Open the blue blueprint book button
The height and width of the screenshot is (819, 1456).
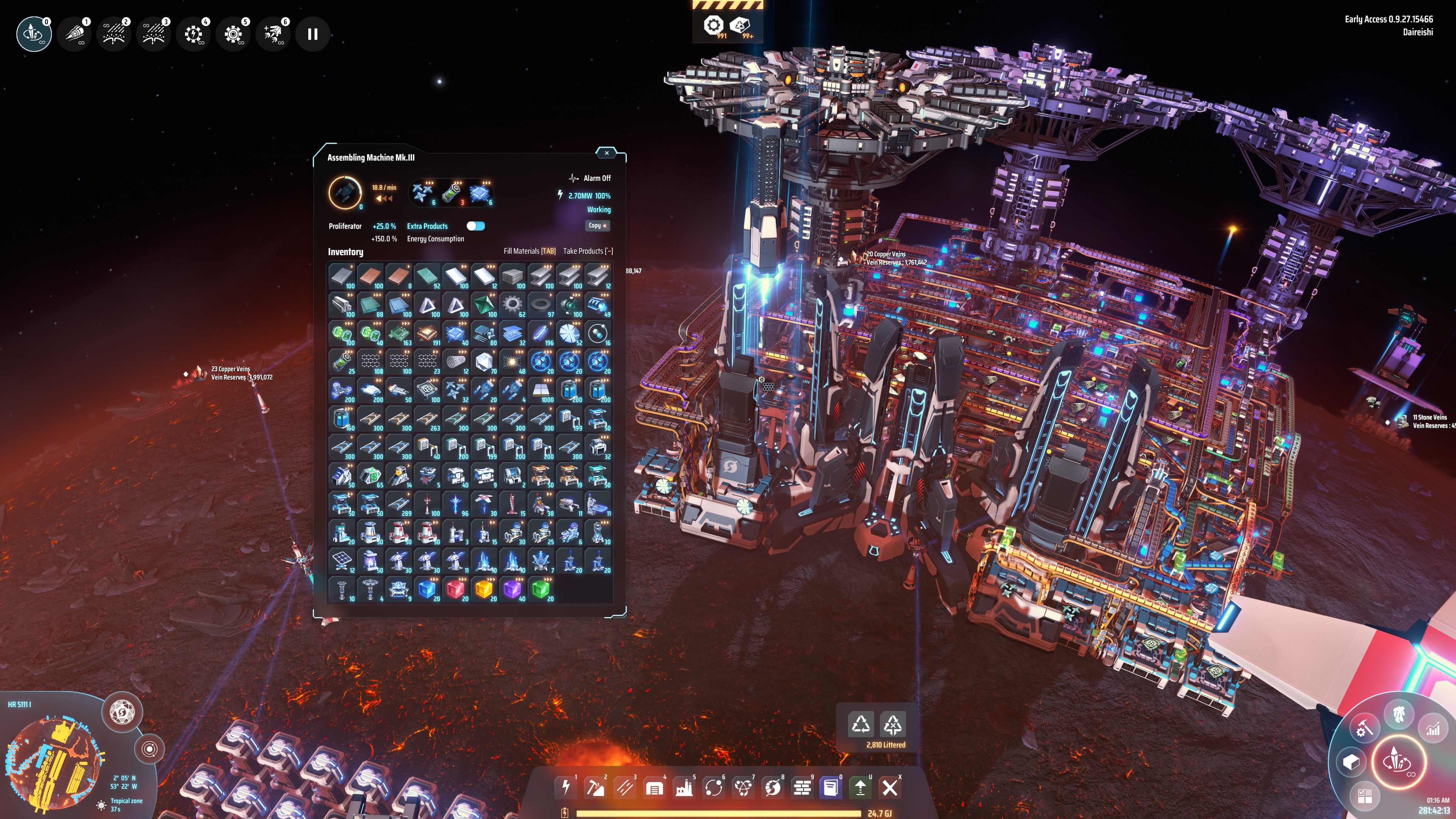point(831,787)
